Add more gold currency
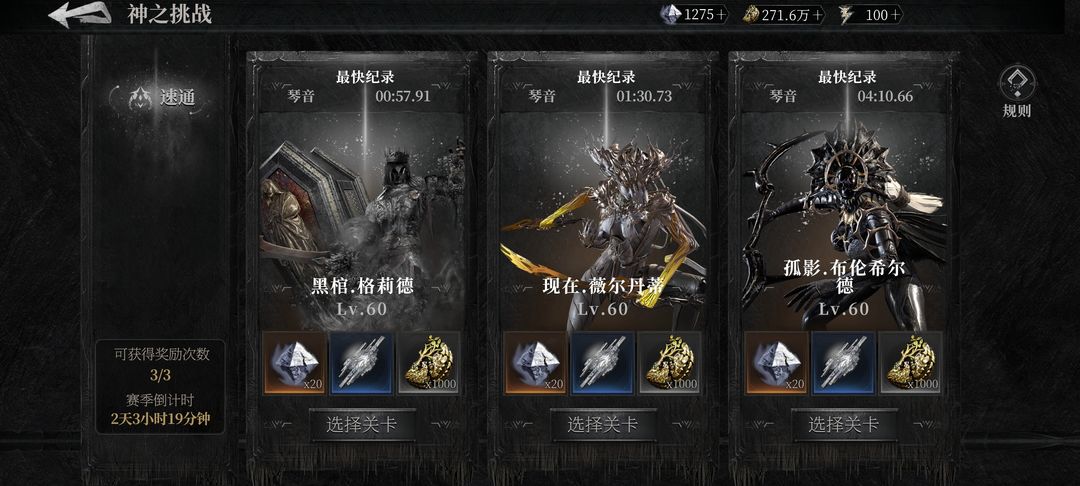This screenshot has width=1080, height=486. (x=818, y=14)
